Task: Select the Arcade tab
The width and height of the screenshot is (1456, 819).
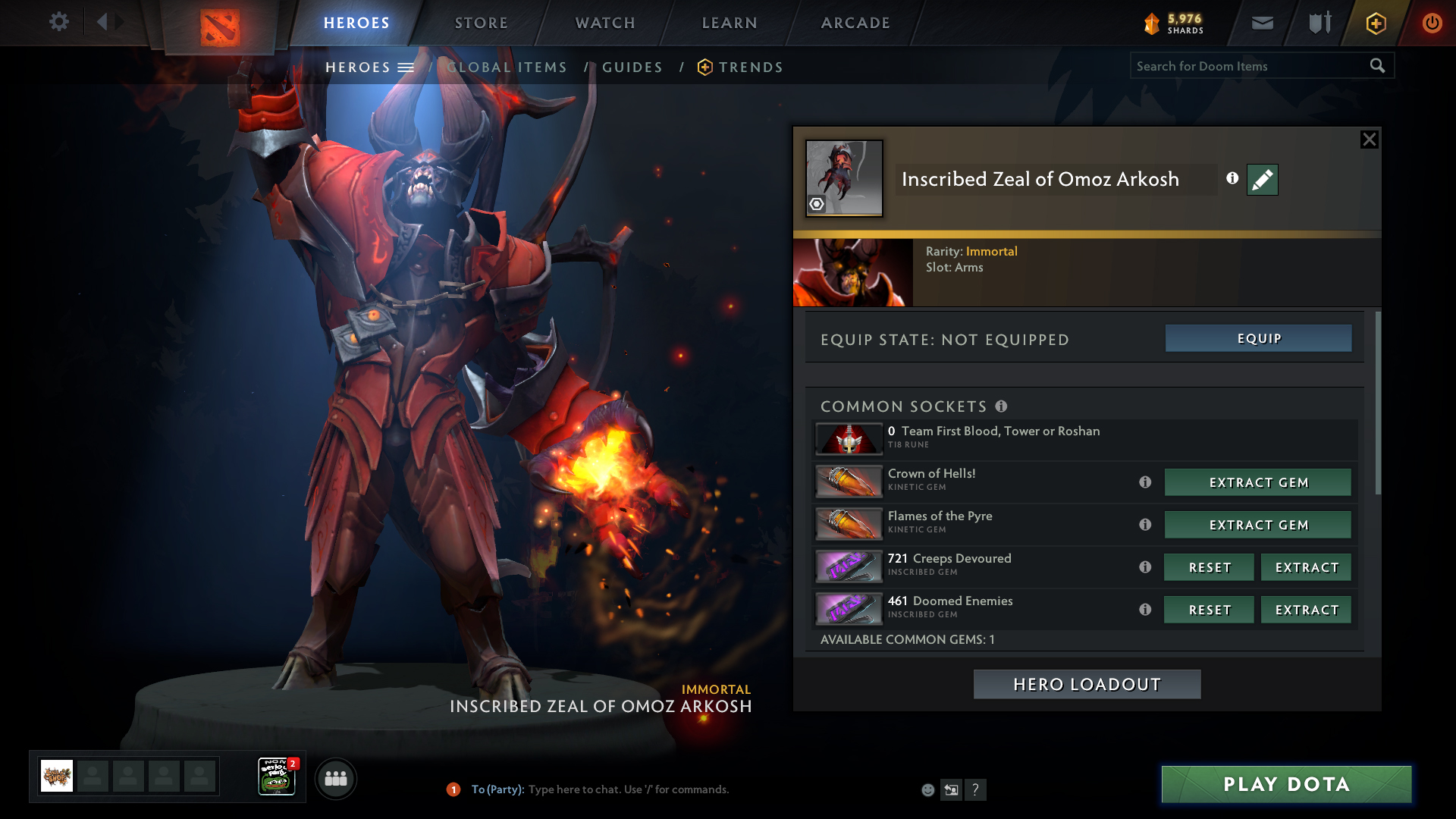Action: pos(855,23)
